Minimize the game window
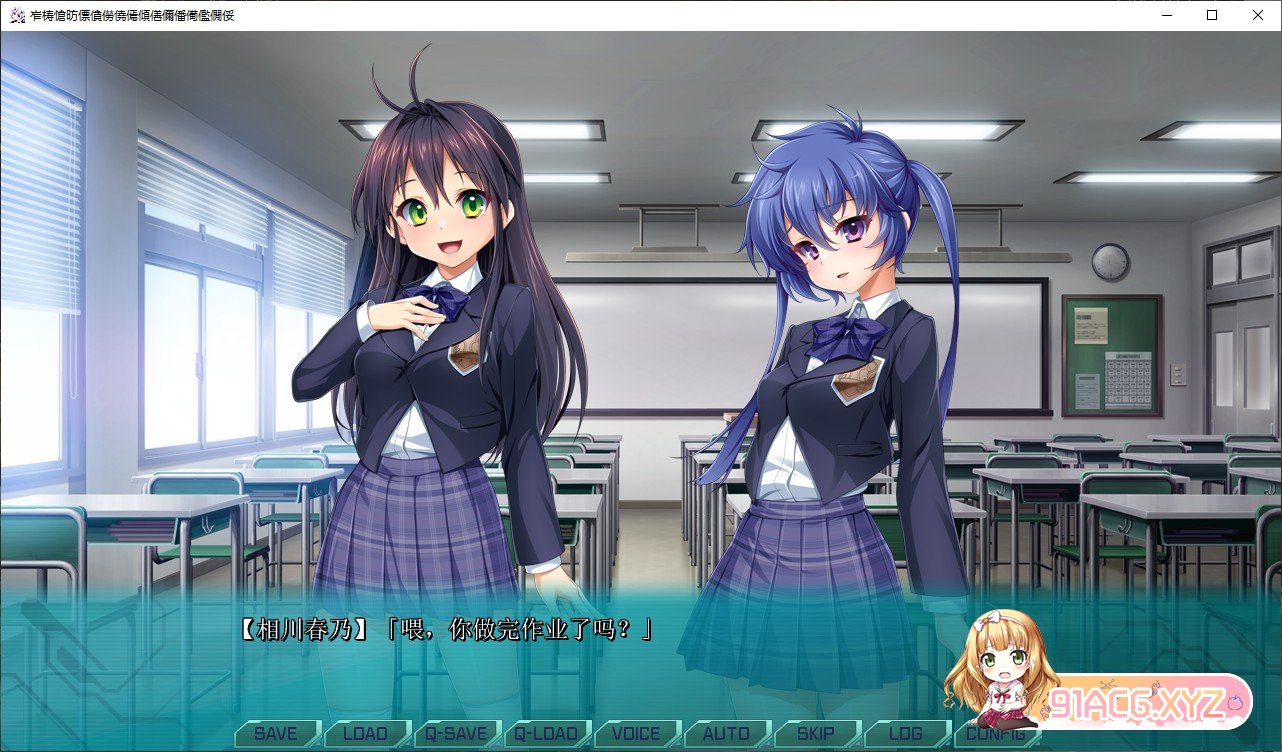 tap(1166, 15)
